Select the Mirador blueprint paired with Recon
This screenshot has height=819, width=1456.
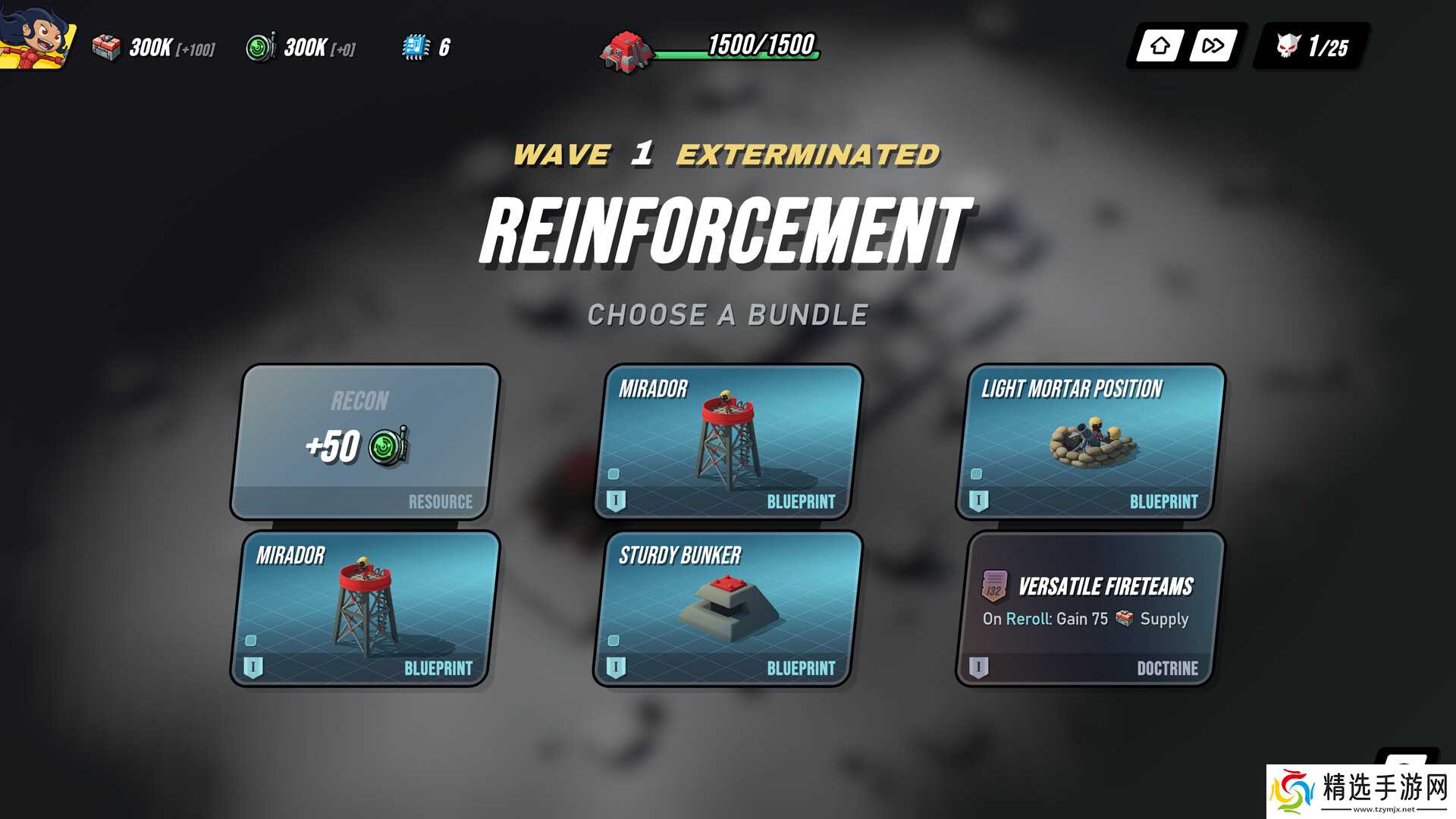pyautogui.click(x=365, y=609)
